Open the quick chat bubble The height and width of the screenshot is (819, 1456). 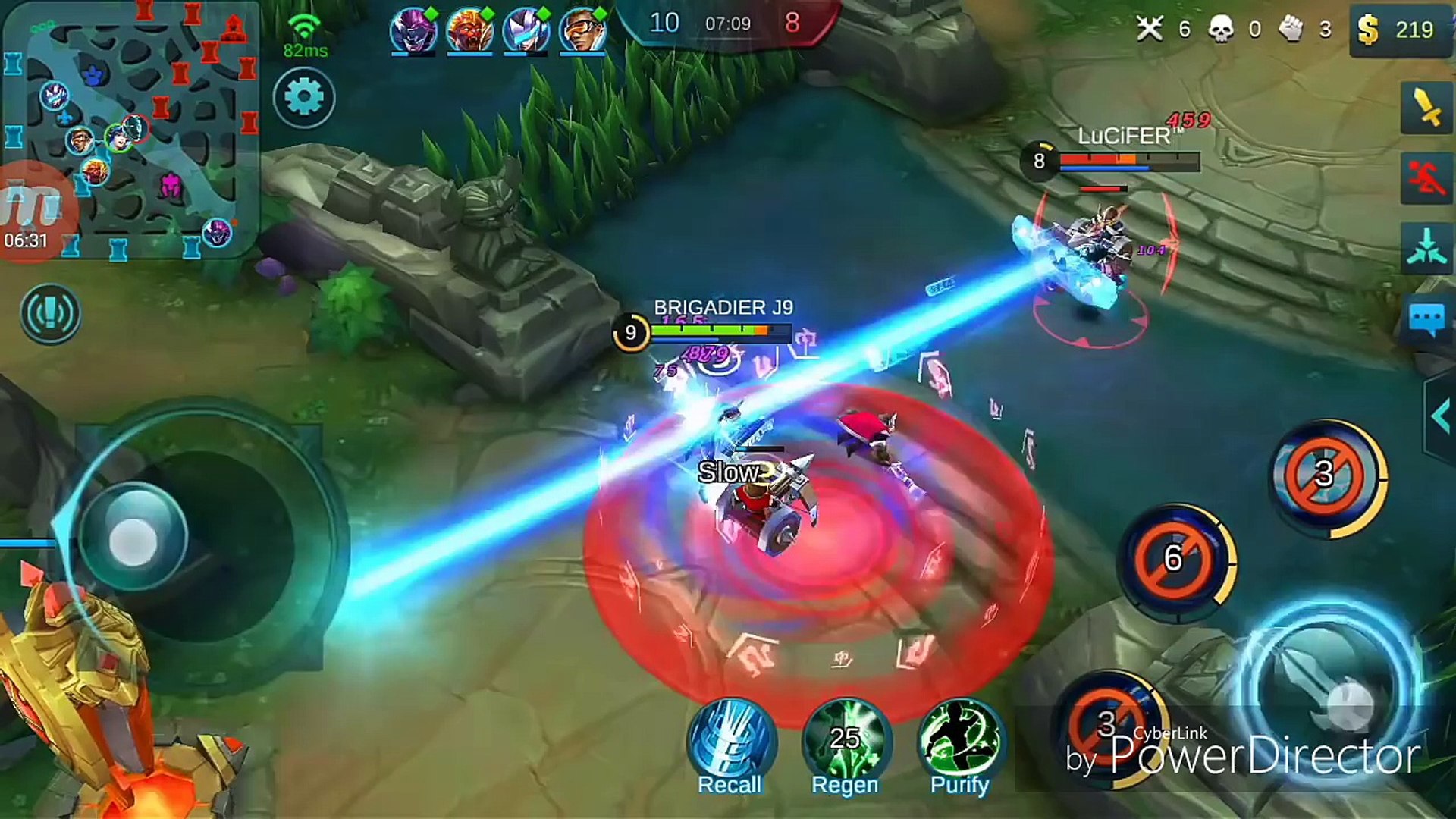[x=1426, y=319]
